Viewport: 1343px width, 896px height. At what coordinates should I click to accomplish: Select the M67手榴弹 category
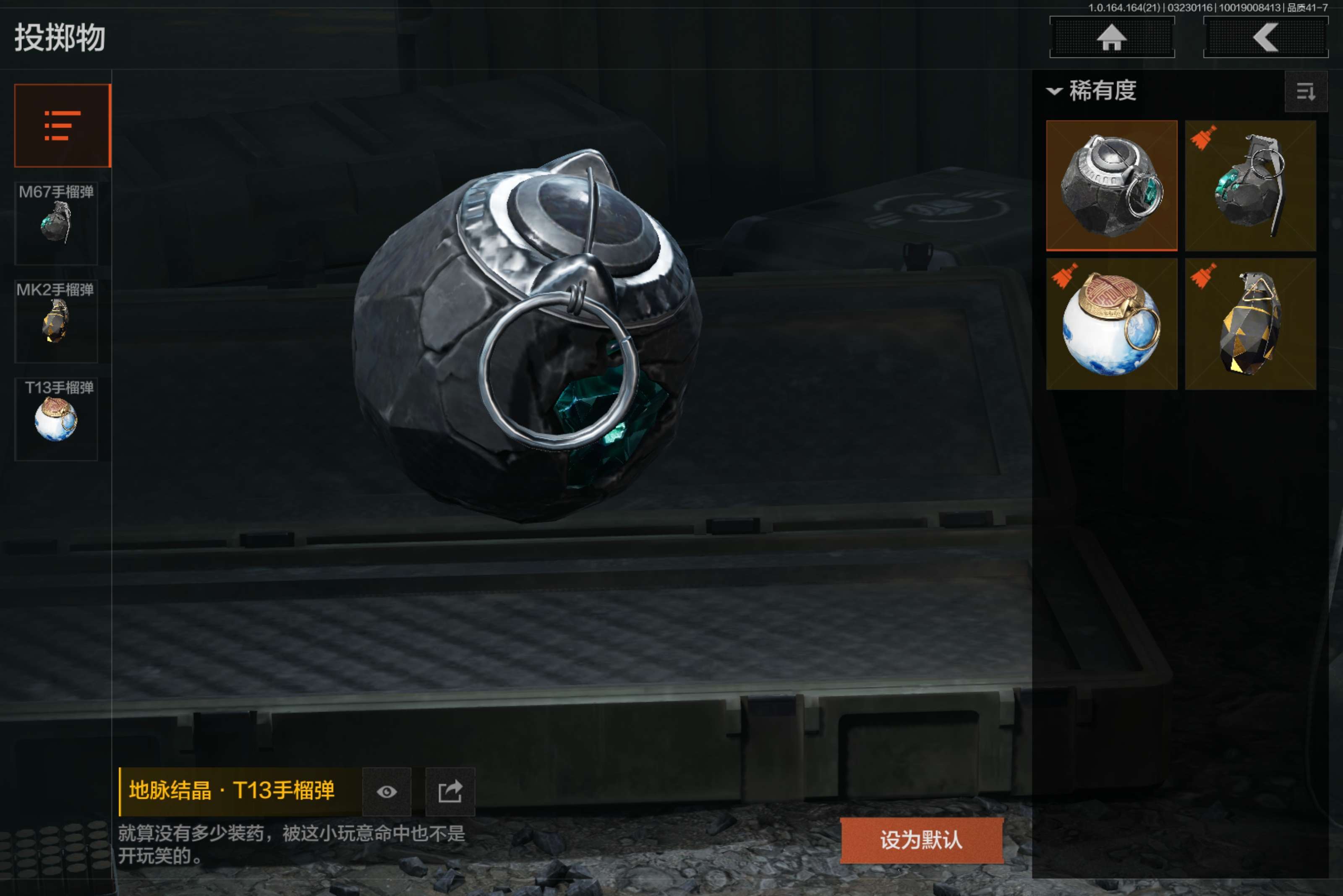point(56,223)
